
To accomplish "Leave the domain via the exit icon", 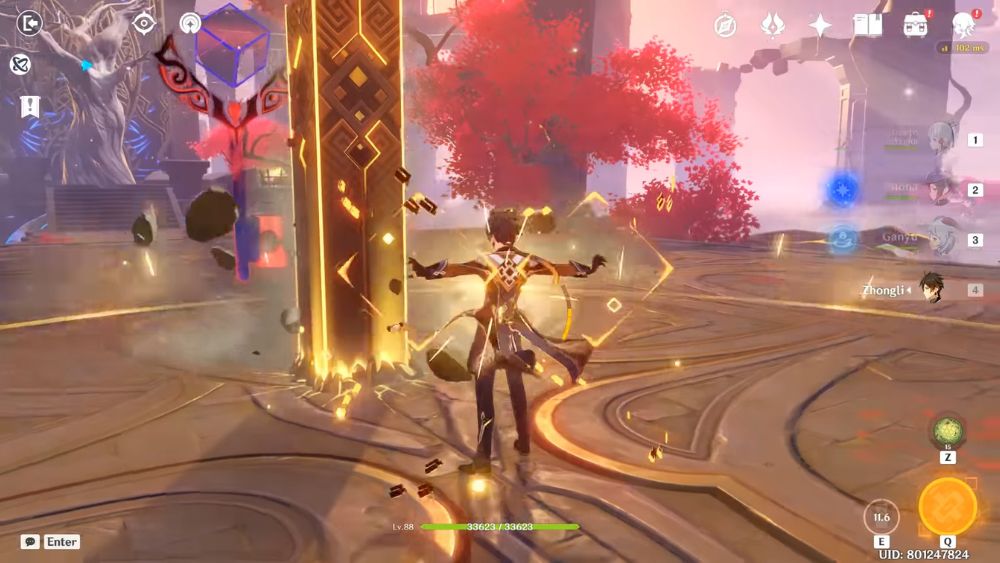I will tap(30, 23).
